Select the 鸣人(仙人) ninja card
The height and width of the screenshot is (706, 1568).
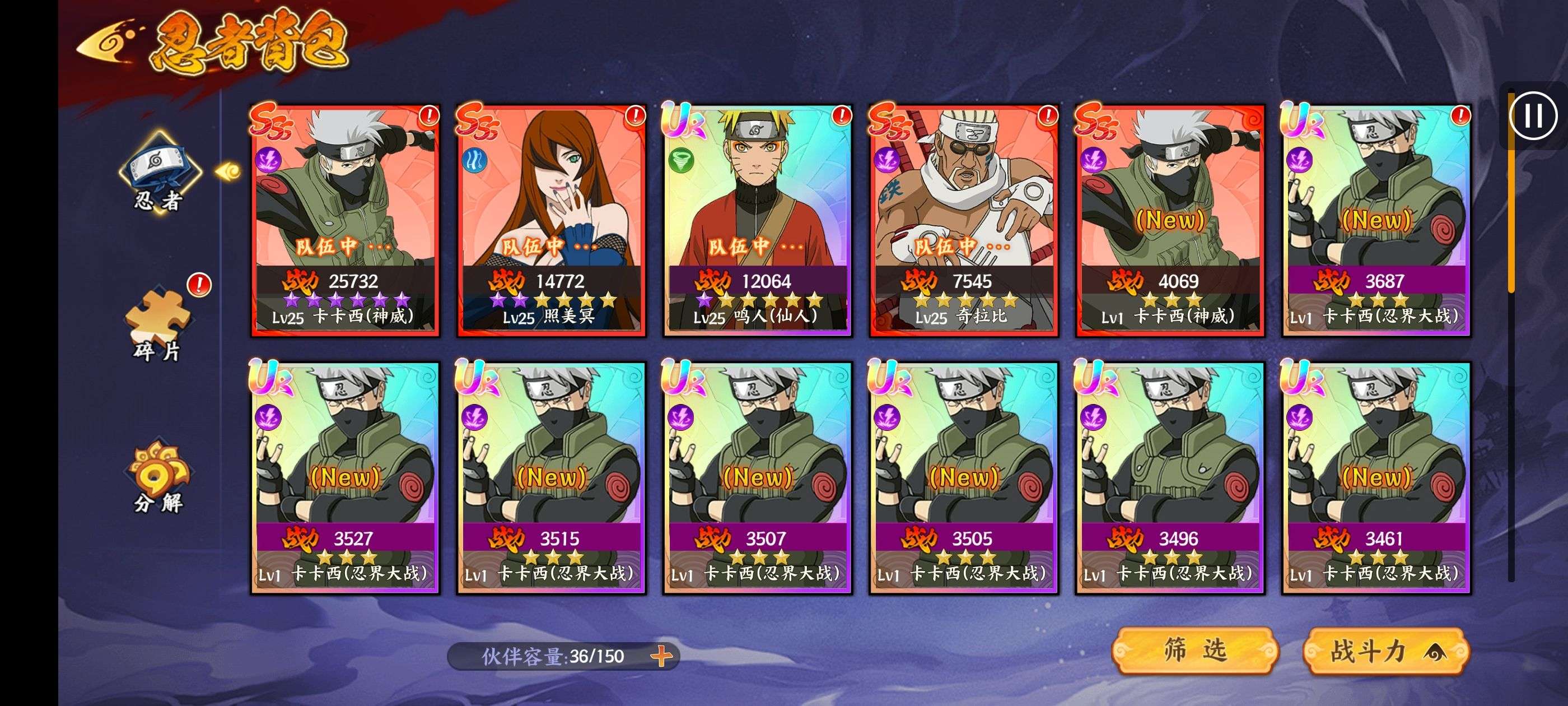(x=757, y=220)
